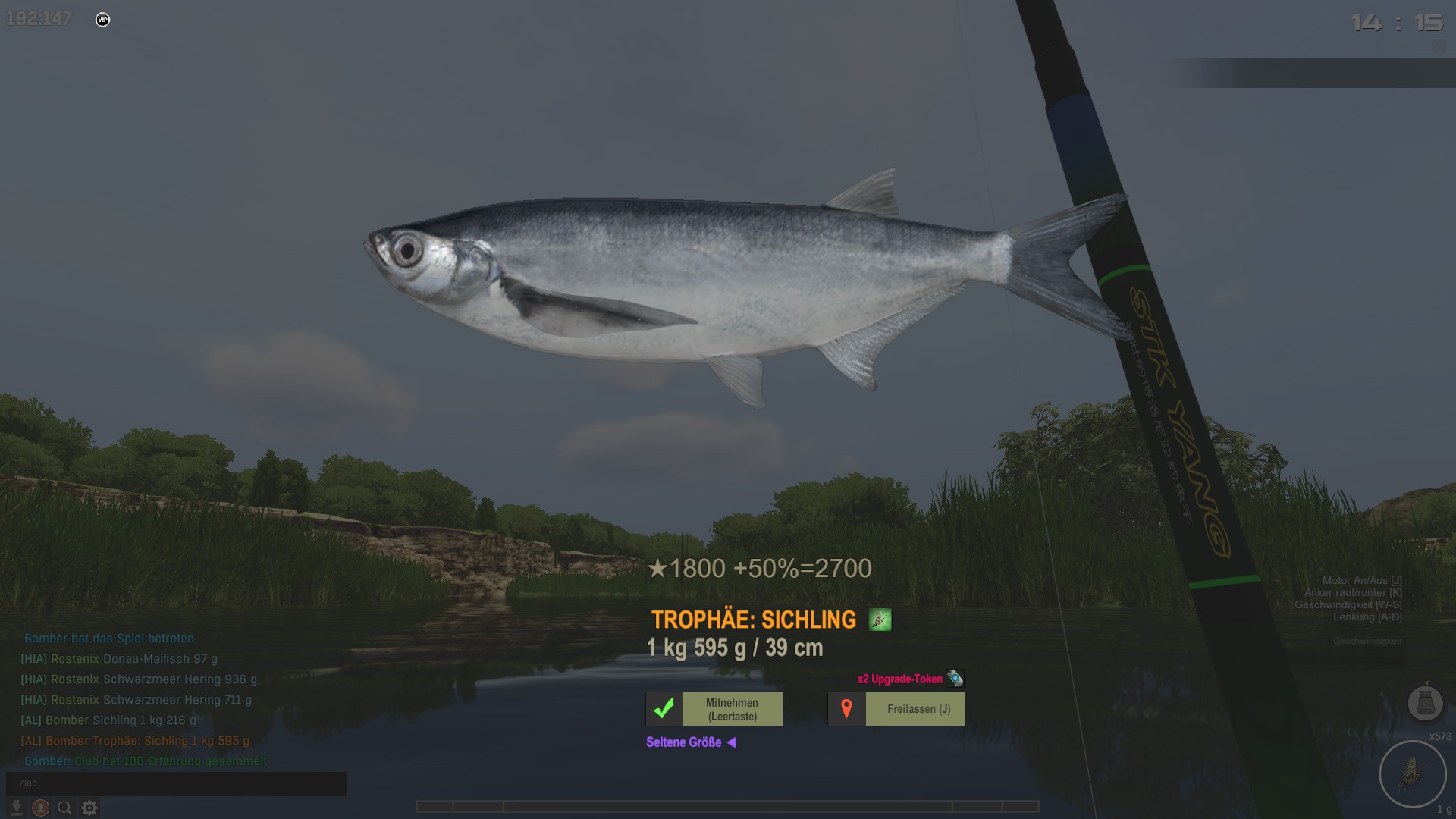
Task: Click the VIP badge icon
Action: [103, 20]
